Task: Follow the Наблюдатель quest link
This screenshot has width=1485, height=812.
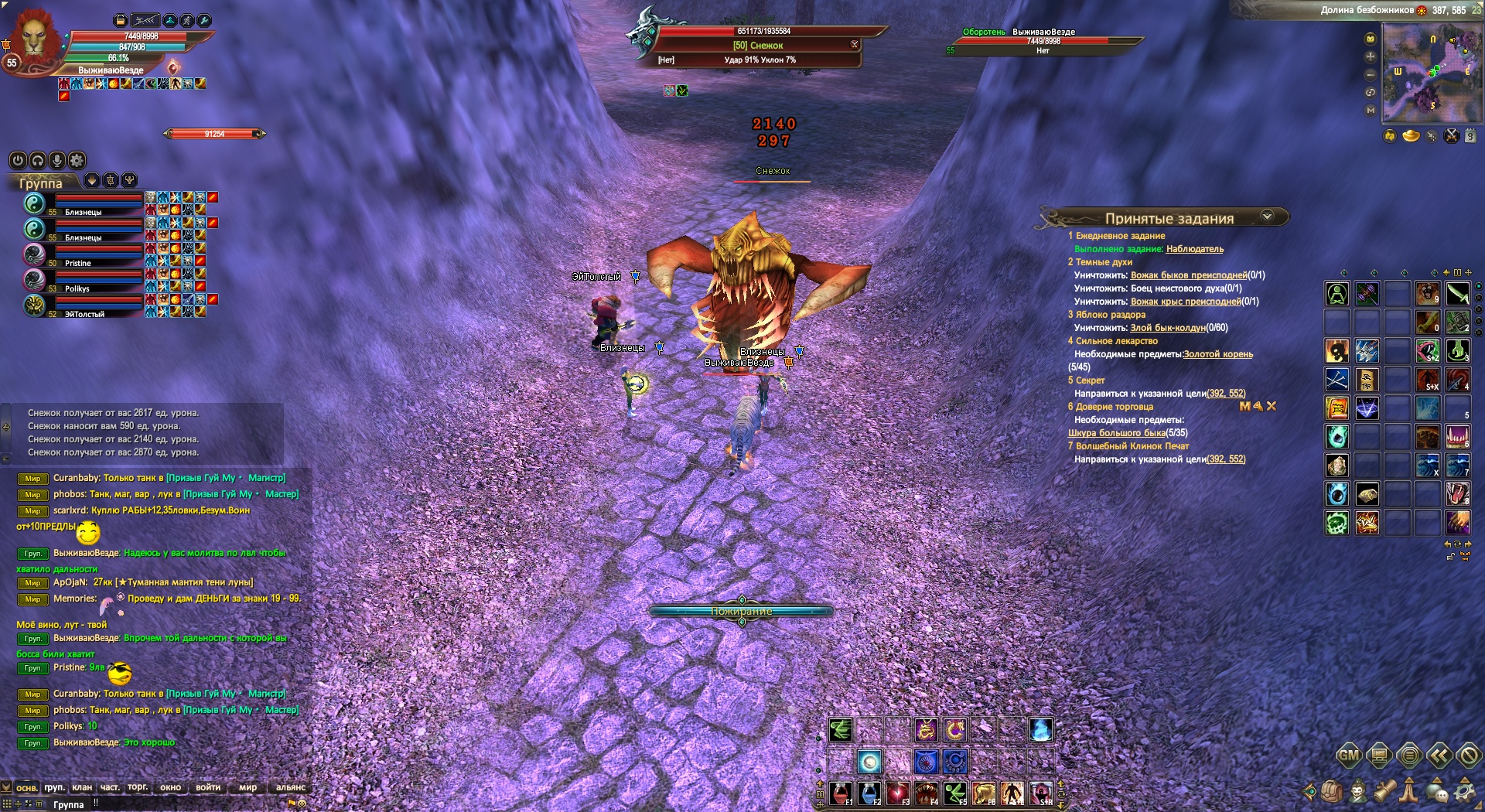Action: click(x=1194, y=249)
